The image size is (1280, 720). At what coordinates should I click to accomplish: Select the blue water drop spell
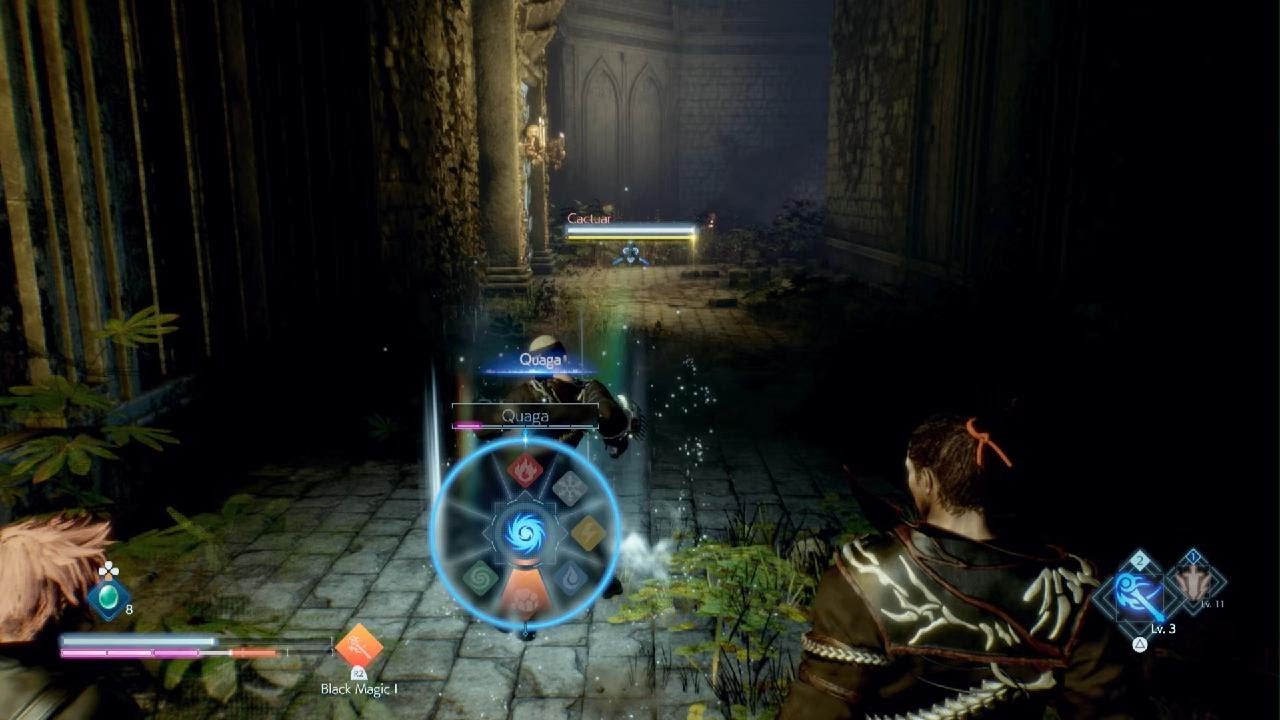click(x=570, y=578)
